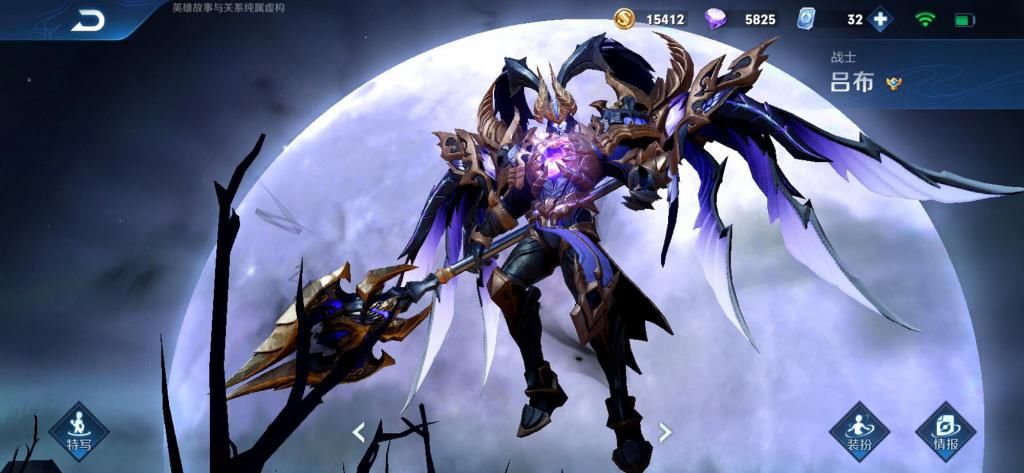Tap the mastery emblem beside 吕布
The image size is (1024, 473).
(894, 83)
